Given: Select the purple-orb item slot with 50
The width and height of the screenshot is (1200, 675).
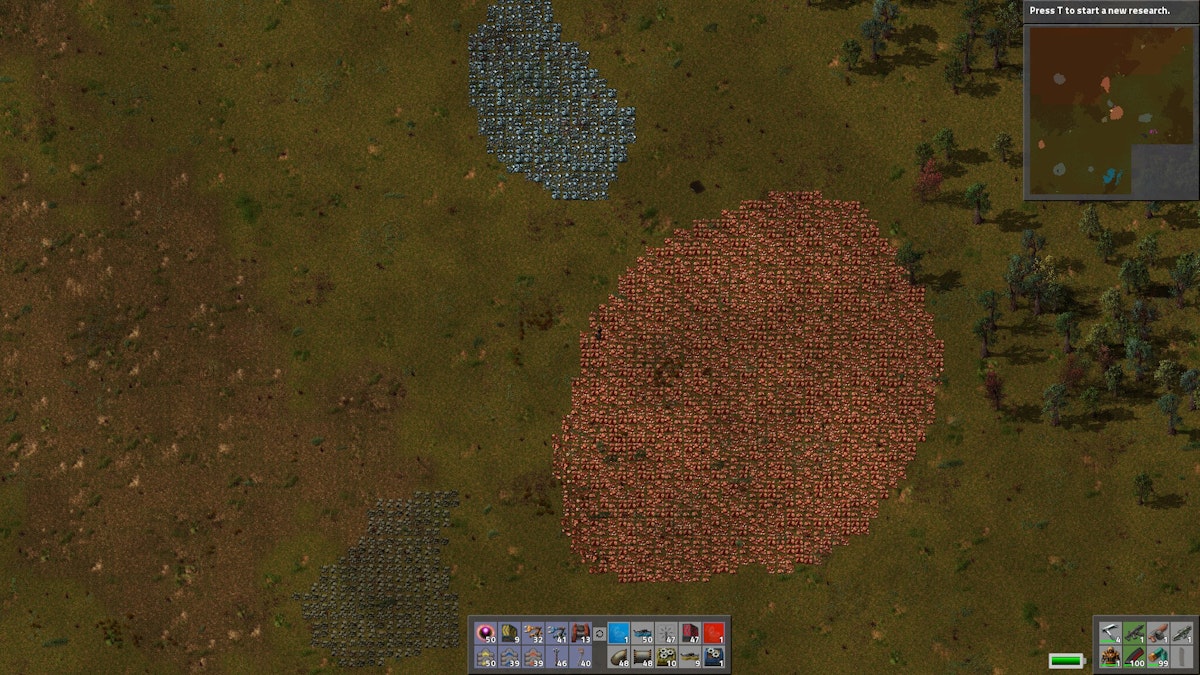Looking at the screenshot, I should click(x=487, y=633).
